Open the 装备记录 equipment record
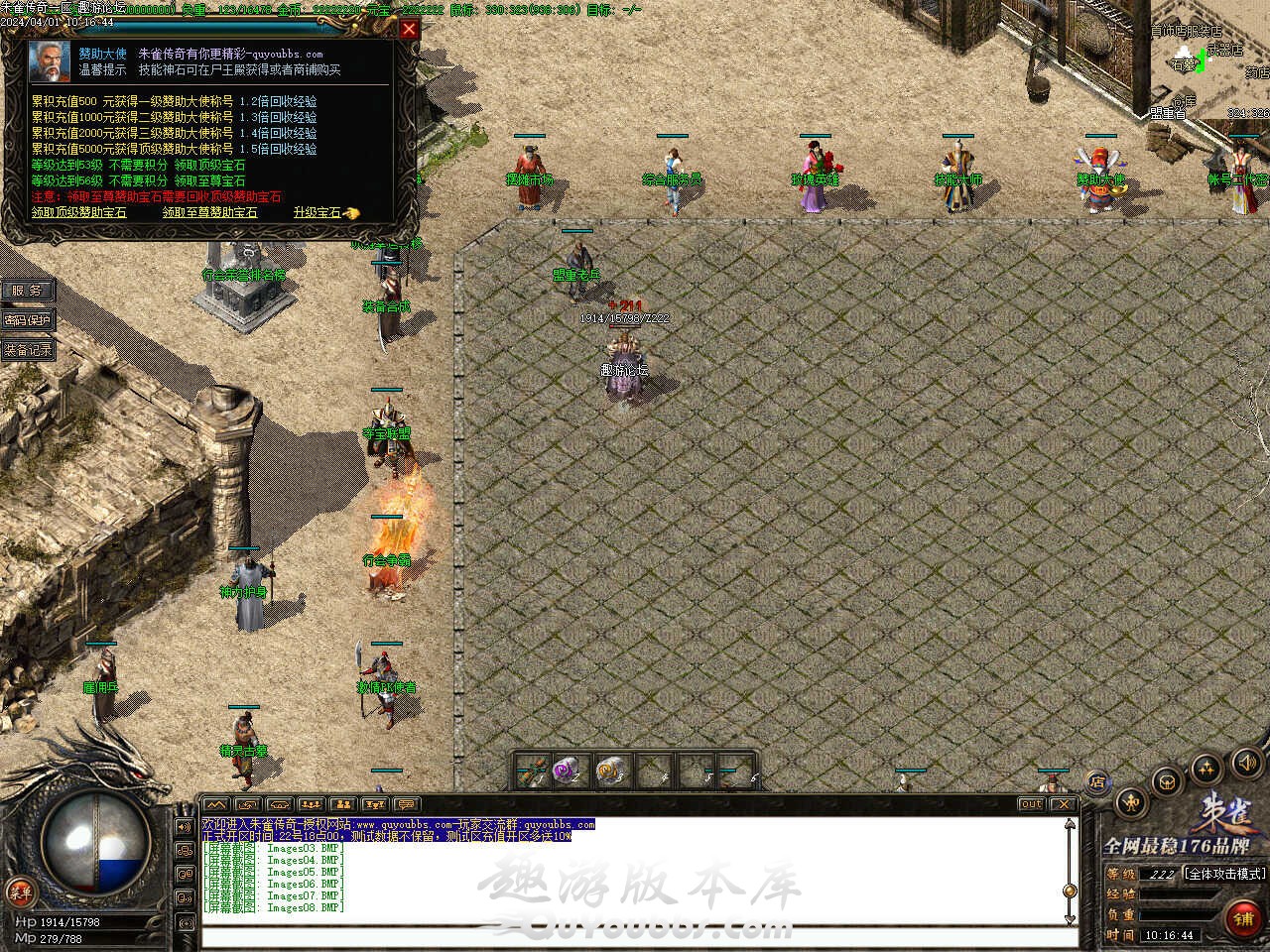Screen dimensions: 1270x952 pos(28,350)
